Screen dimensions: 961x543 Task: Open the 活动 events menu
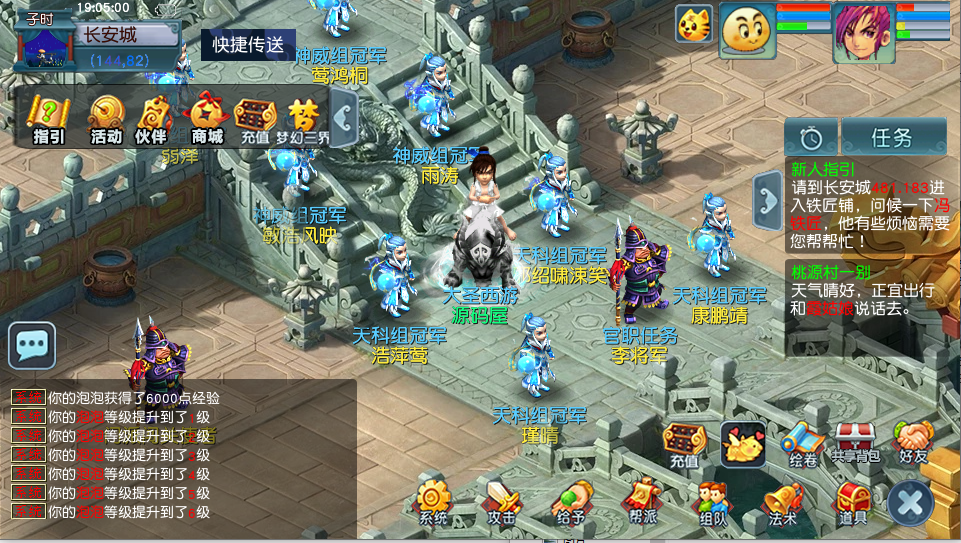point(105,118)
